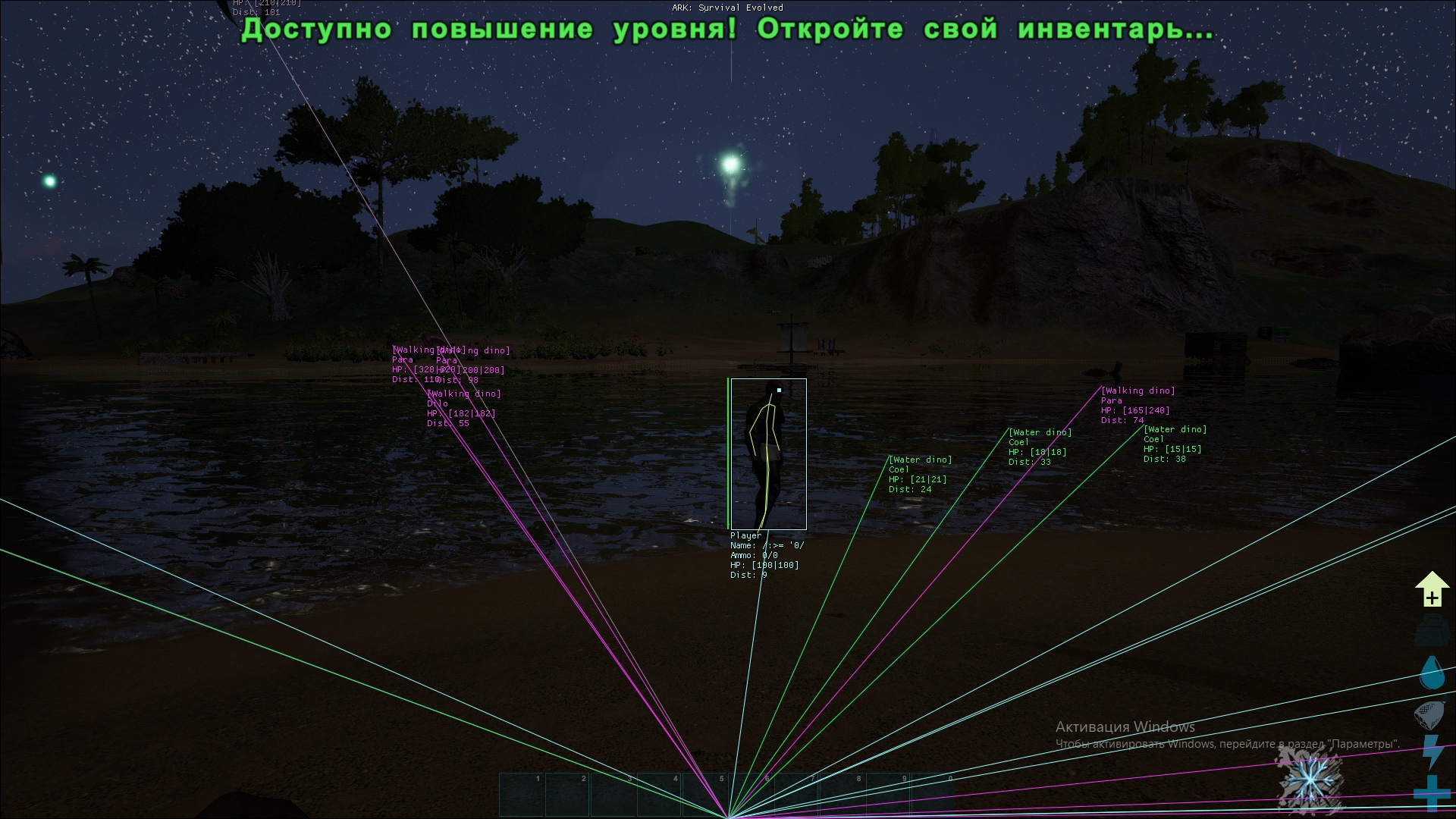Click the lightning stamina icon
This screenshot has width=1456, height=819.
[x=1431, y=751]
